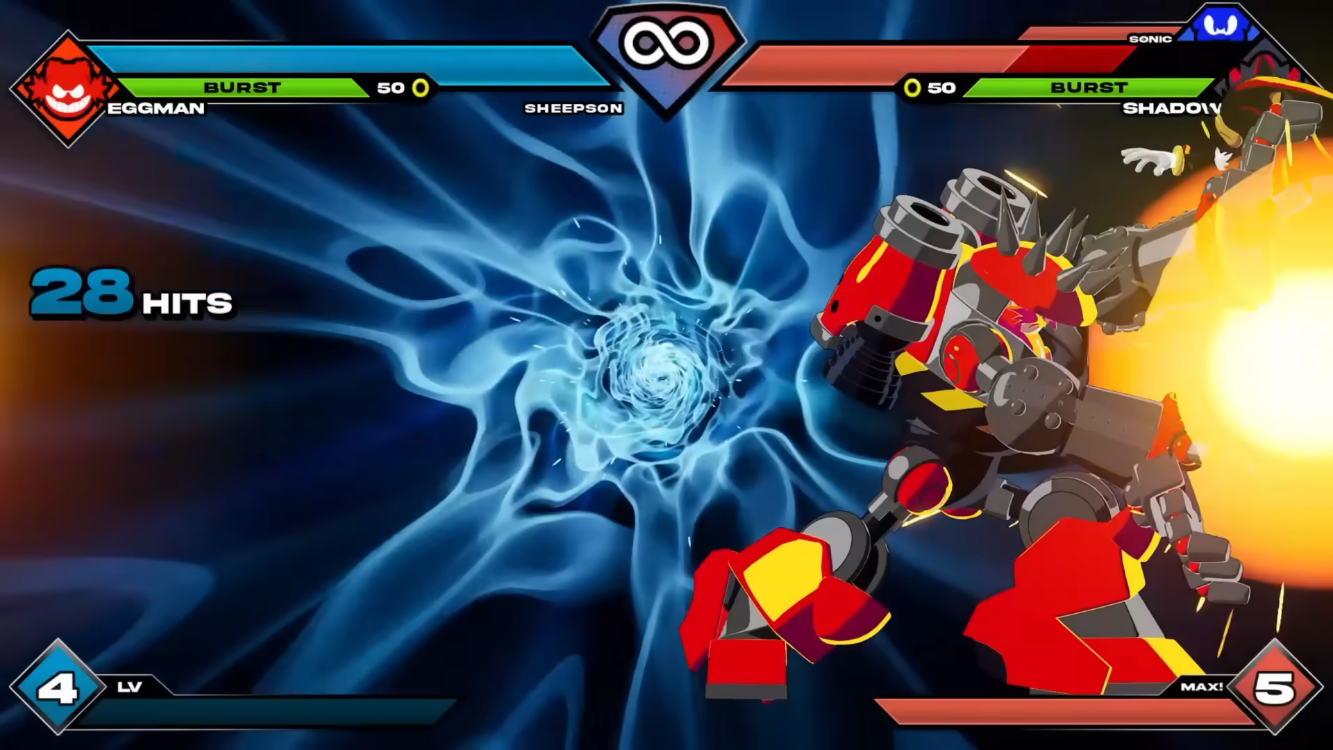Click the SHADOW name text

1171,107
